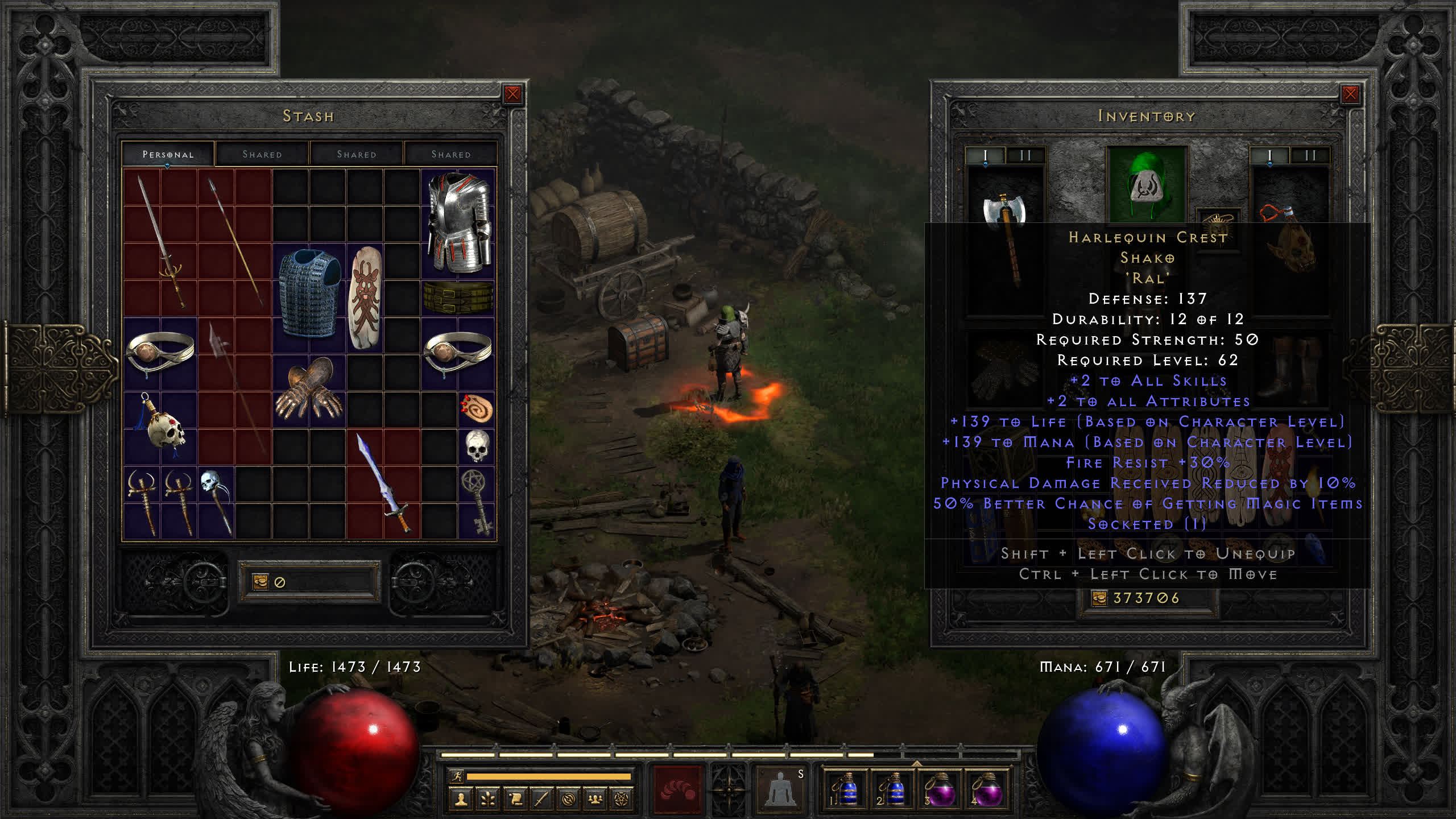
Task: Pick up the green belt item
Action: coord(458,297)
